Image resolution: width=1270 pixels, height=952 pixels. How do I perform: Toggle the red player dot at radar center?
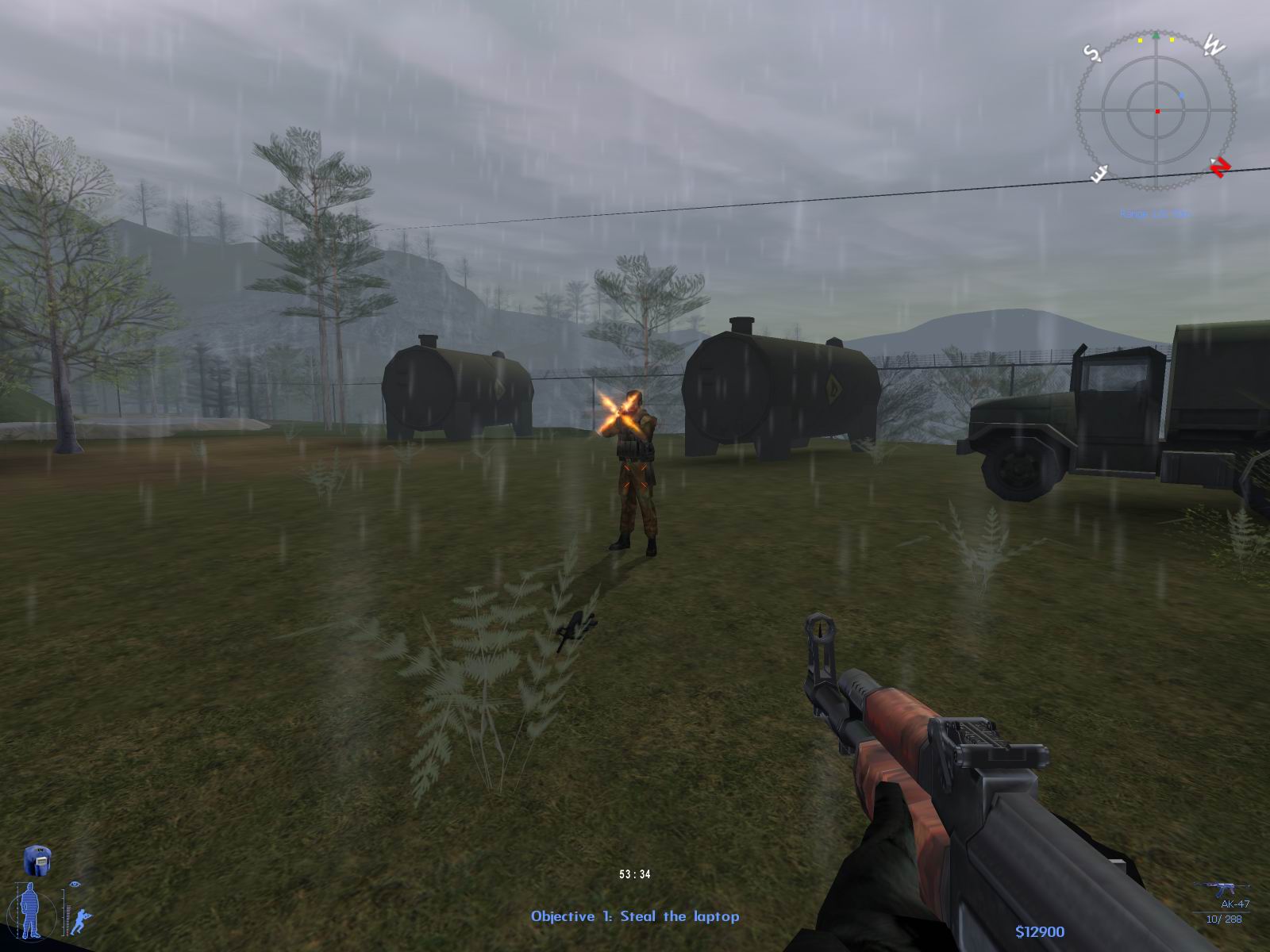point(1157,111)
